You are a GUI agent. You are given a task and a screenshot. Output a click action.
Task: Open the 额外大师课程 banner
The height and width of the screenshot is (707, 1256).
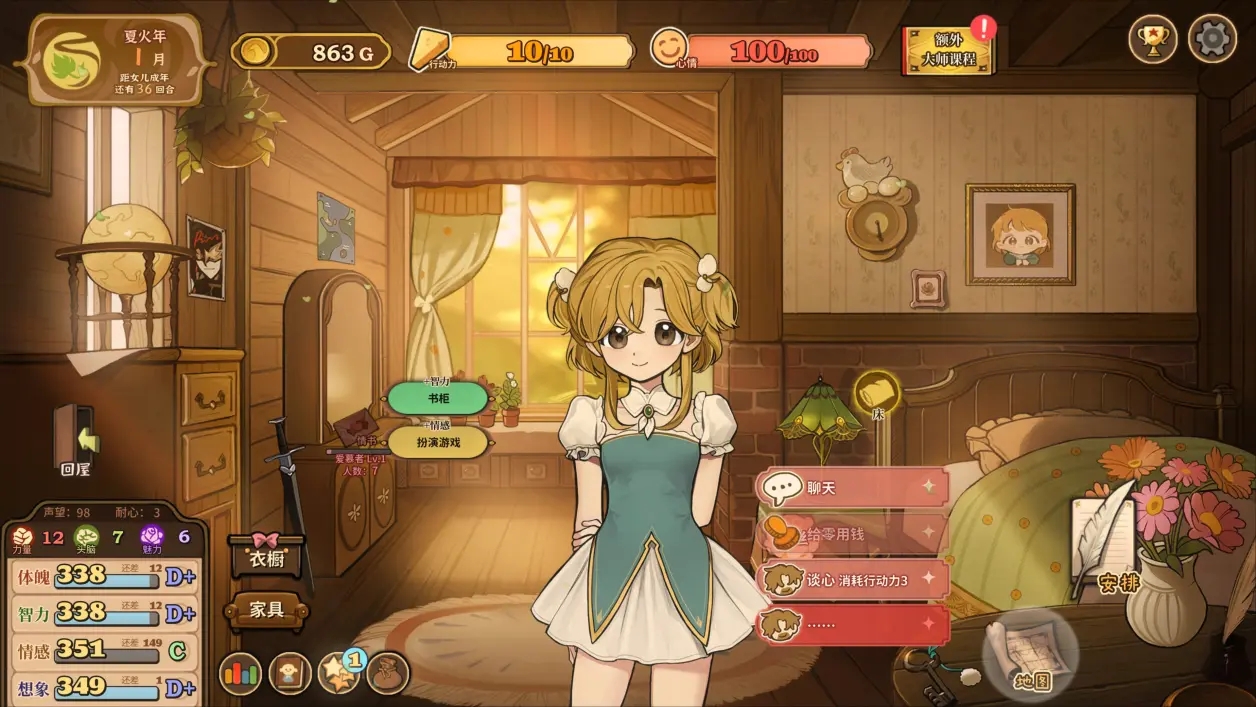coord(948,52)
